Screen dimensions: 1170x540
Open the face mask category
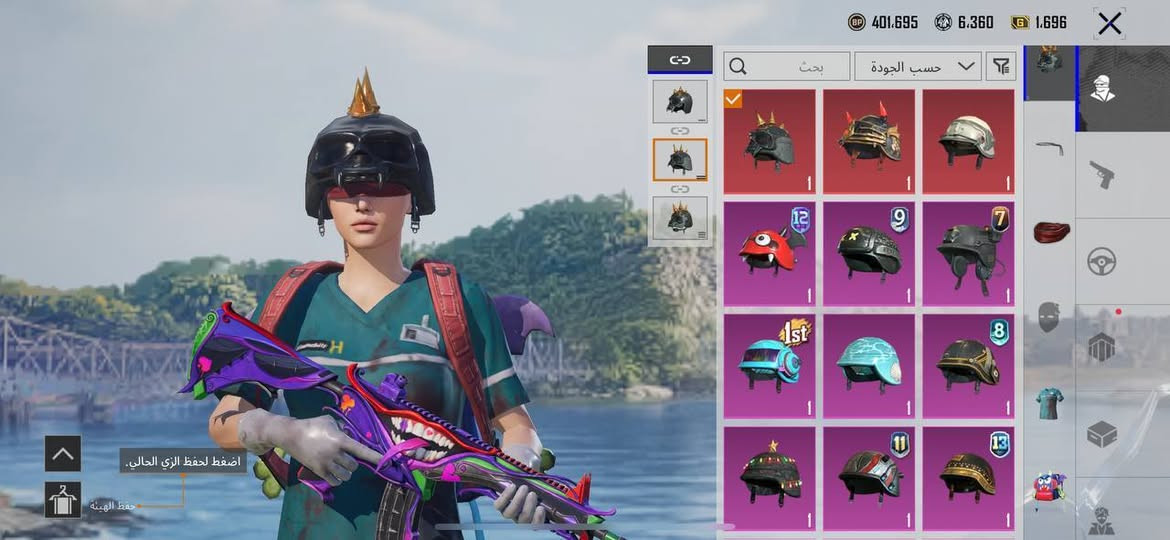coord(1049,317)
